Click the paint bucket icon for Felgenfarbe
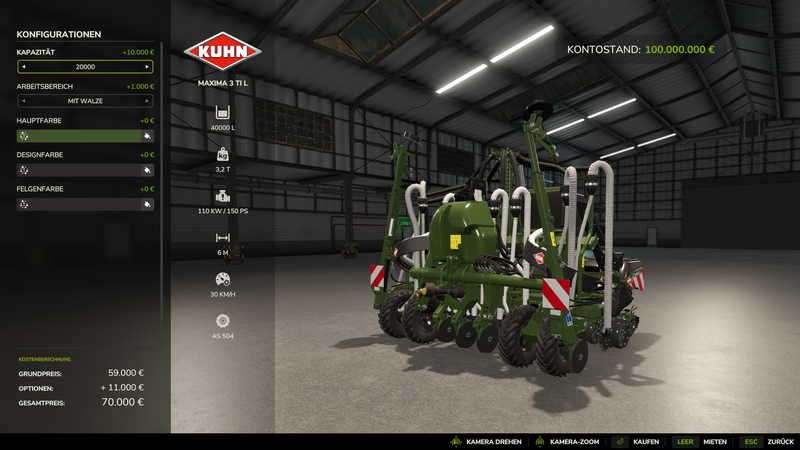800x450 pixels. click(147, 204)
